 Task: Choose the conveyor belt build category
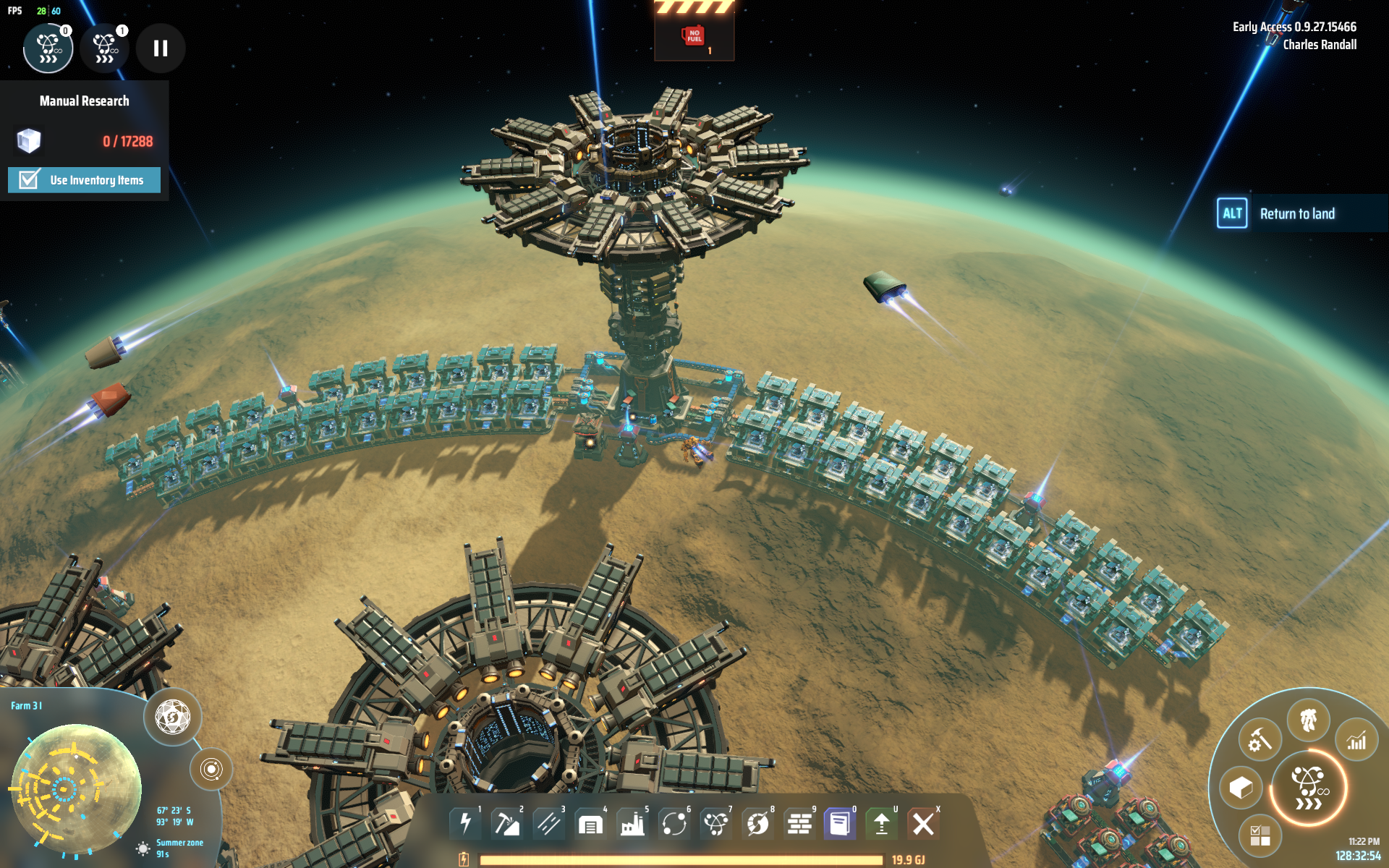(x=548, y=823)
